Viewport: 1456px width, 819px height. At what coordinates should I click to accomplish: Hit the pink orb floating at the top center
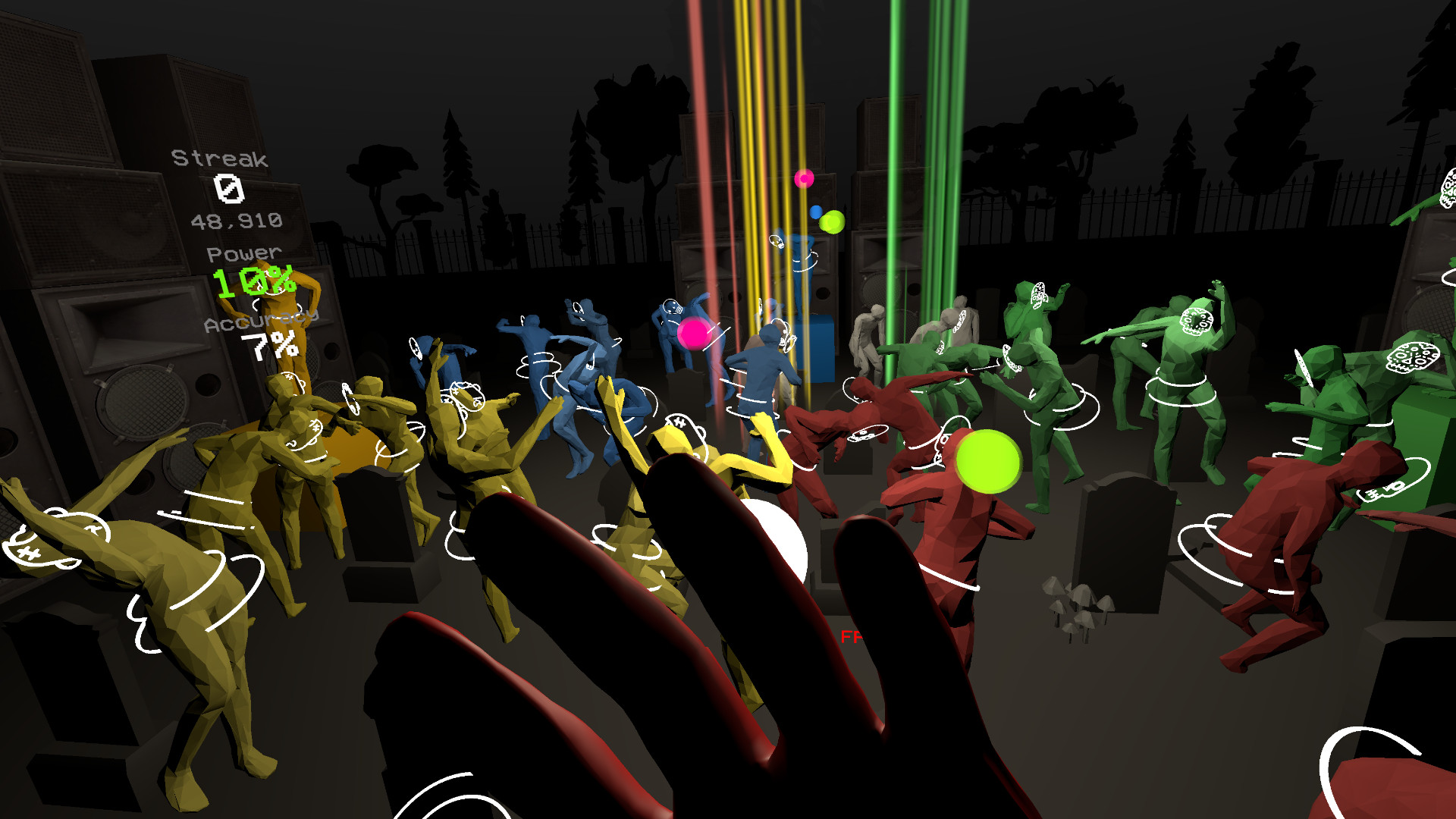(803, 180)
